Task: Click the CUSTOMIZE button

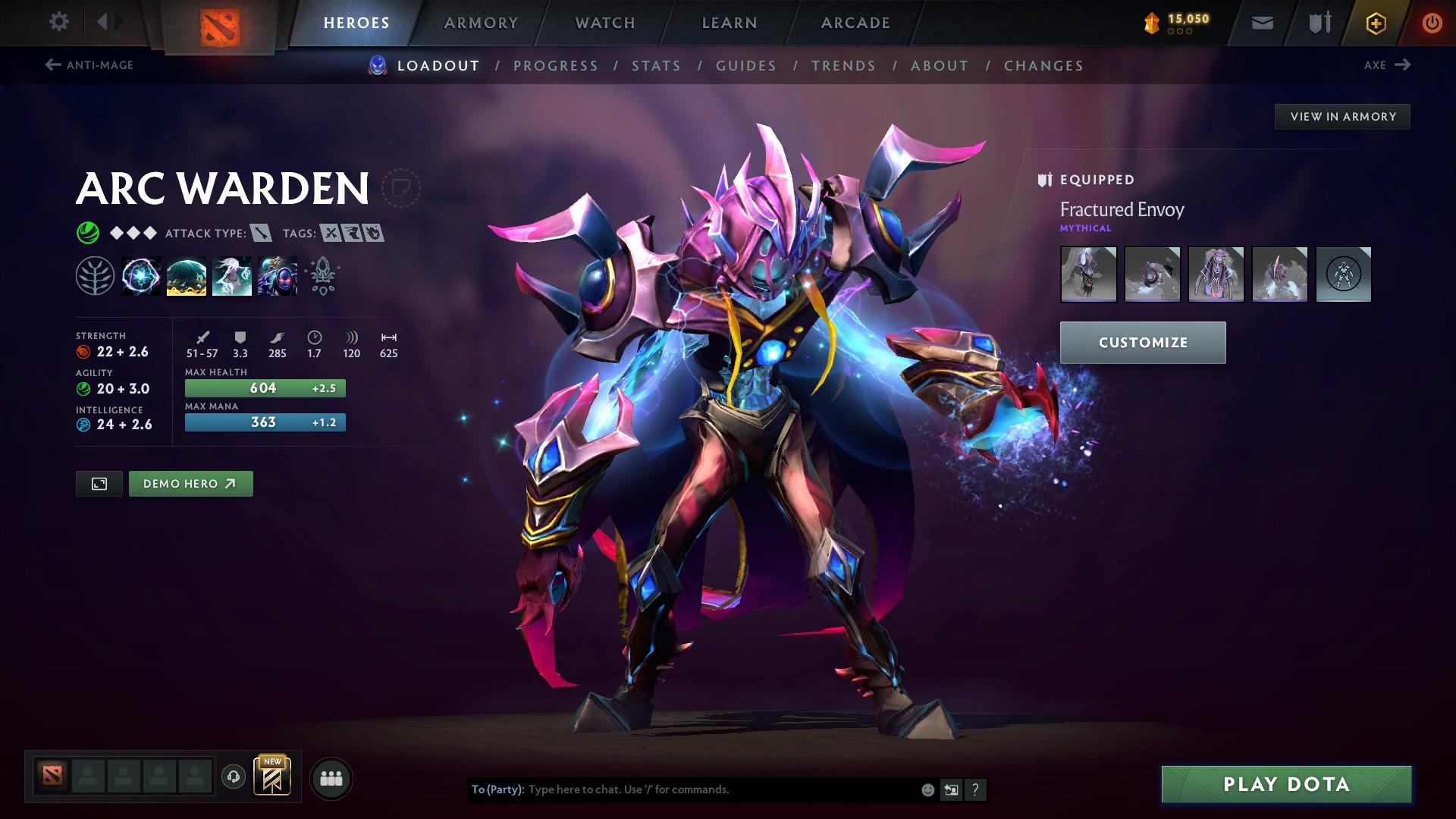Action: coord(1142,342)
